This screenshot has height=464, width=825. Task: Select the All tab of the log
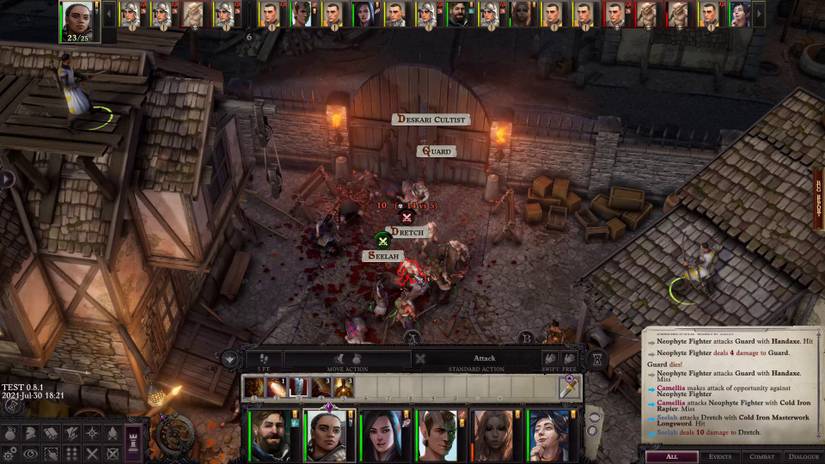[x=672, y=457]
